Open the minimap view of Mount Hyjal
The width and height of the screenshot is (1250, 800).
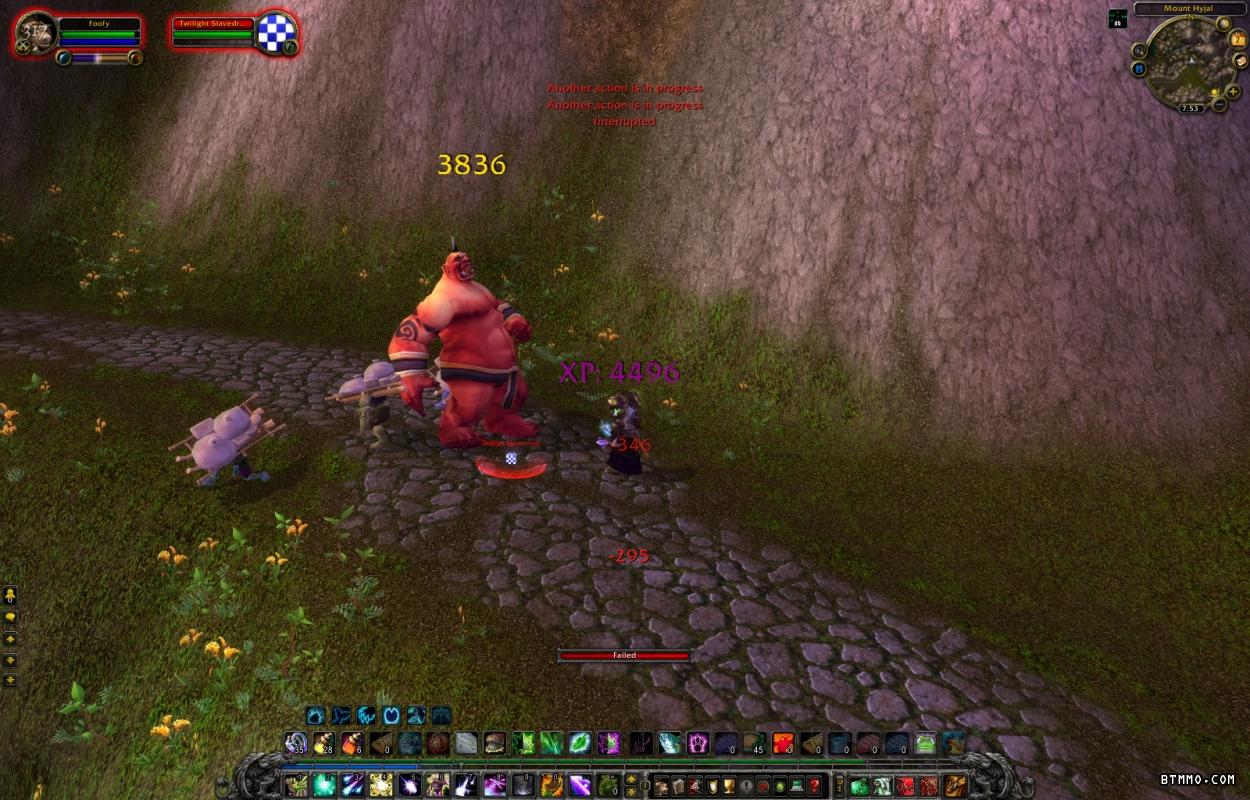coord(1188,58)
